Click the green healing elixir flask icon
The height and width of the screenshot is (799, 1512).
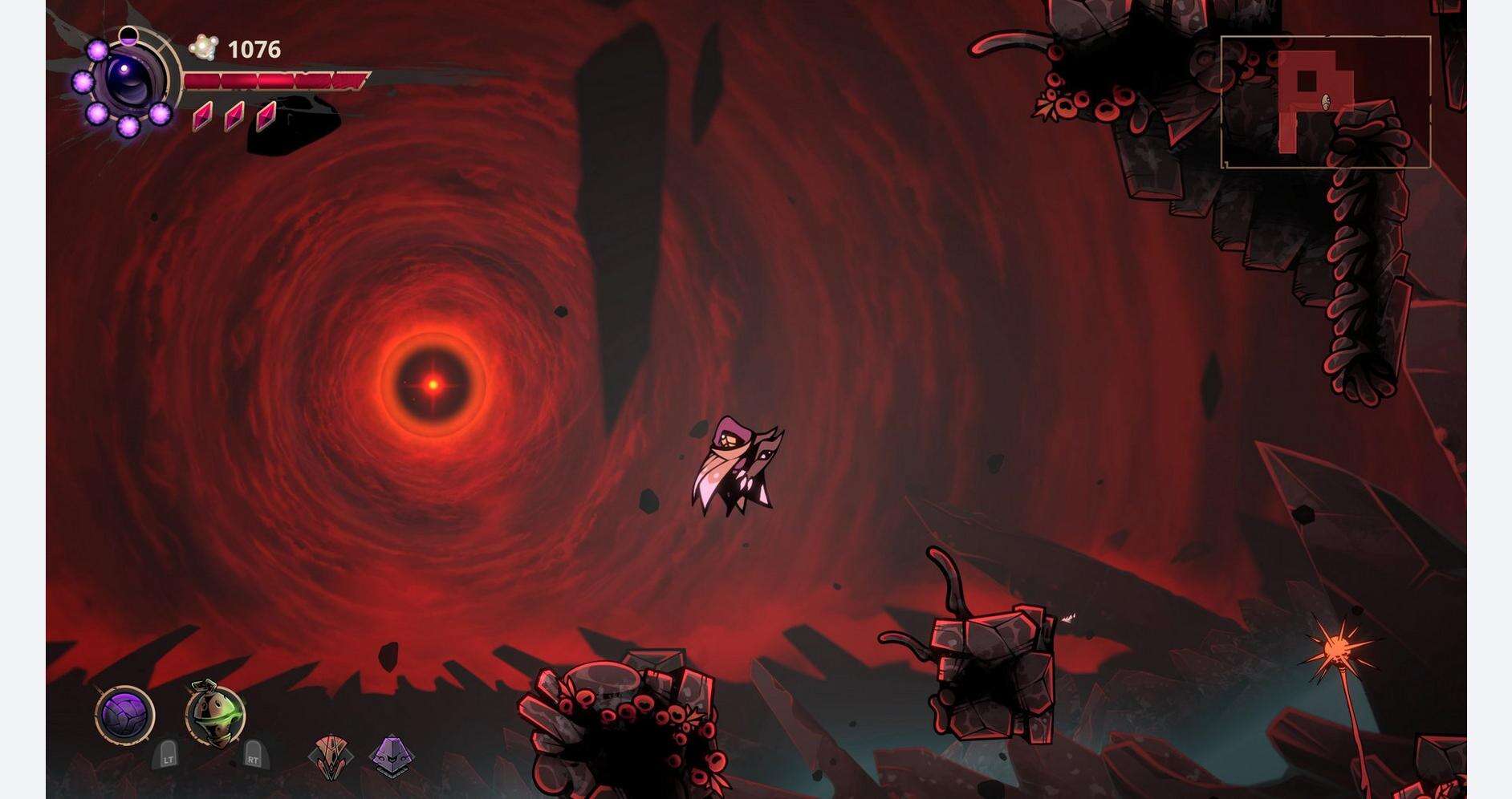click(x=214, y=714)
